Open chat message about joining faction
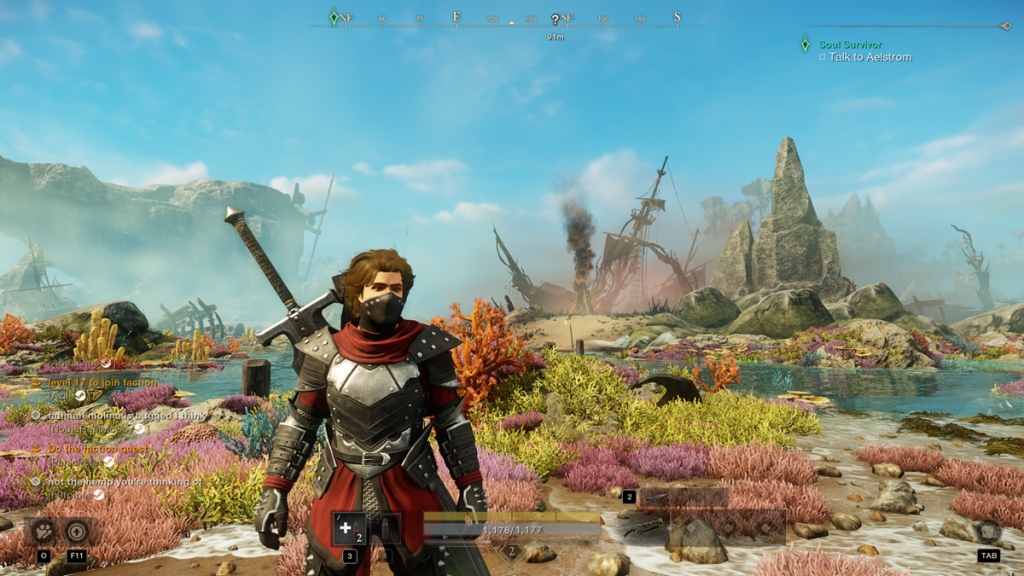Screen dimensions: 1024x576 (x=104, y=382)
